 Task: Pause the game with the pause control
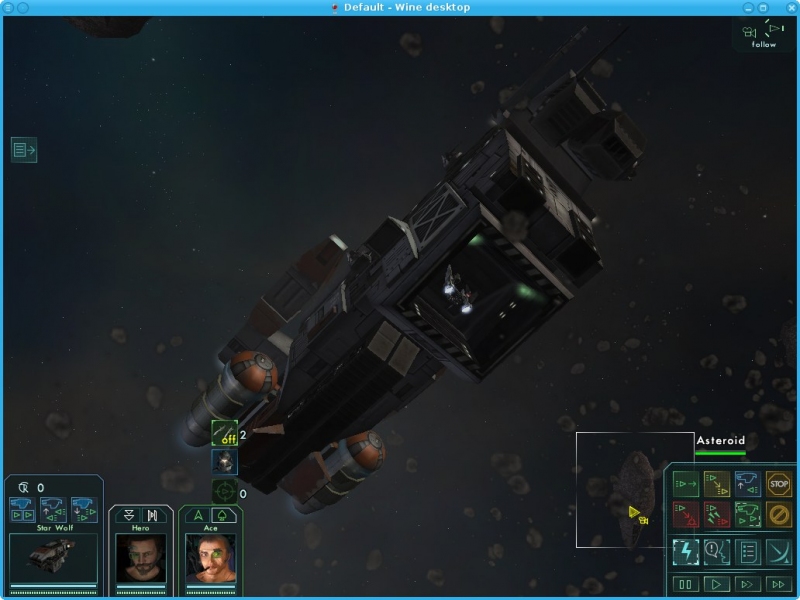click(686, 584)
